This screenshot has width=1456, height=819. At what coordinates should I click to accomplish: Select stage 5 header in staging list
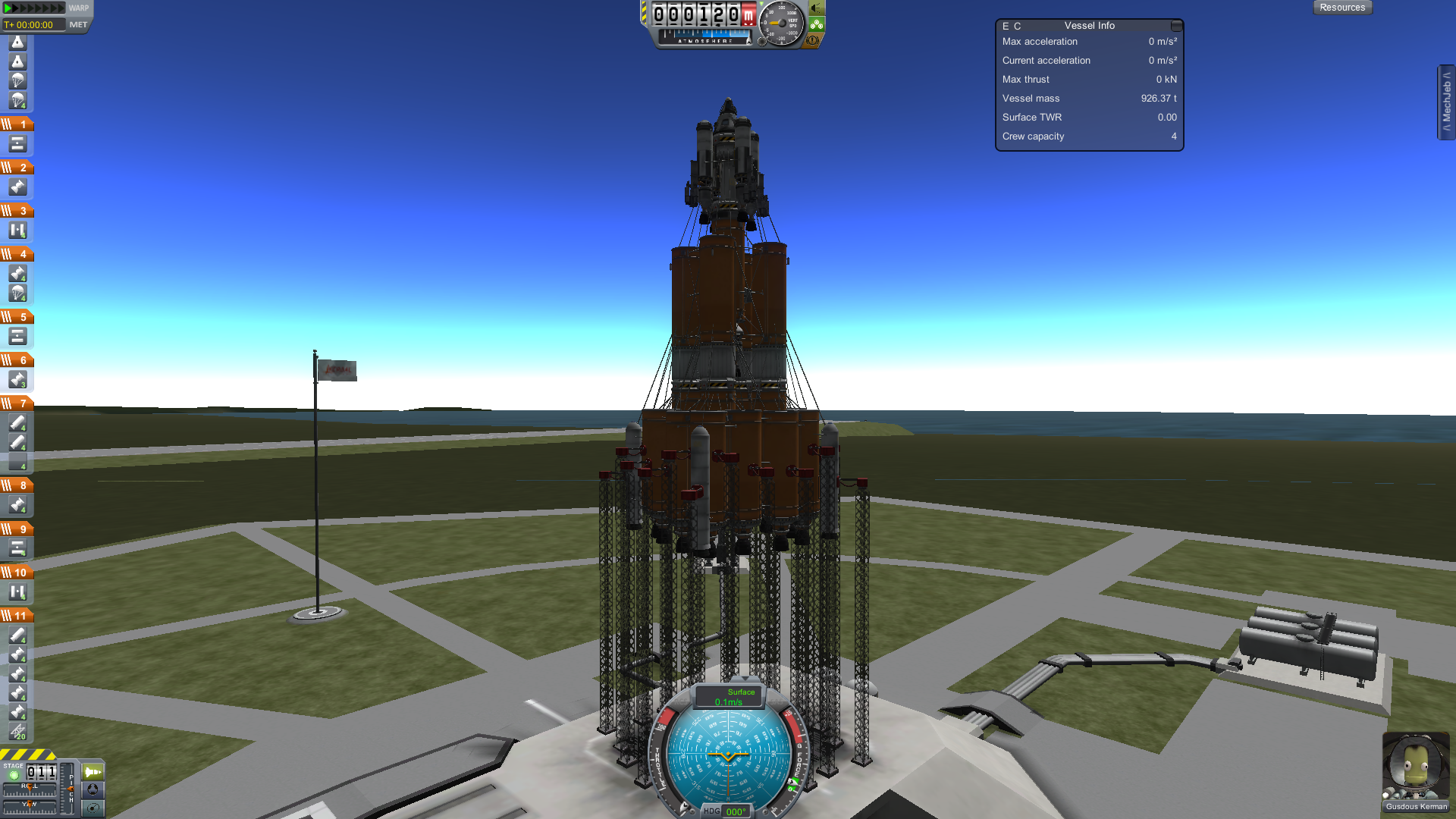17,316
